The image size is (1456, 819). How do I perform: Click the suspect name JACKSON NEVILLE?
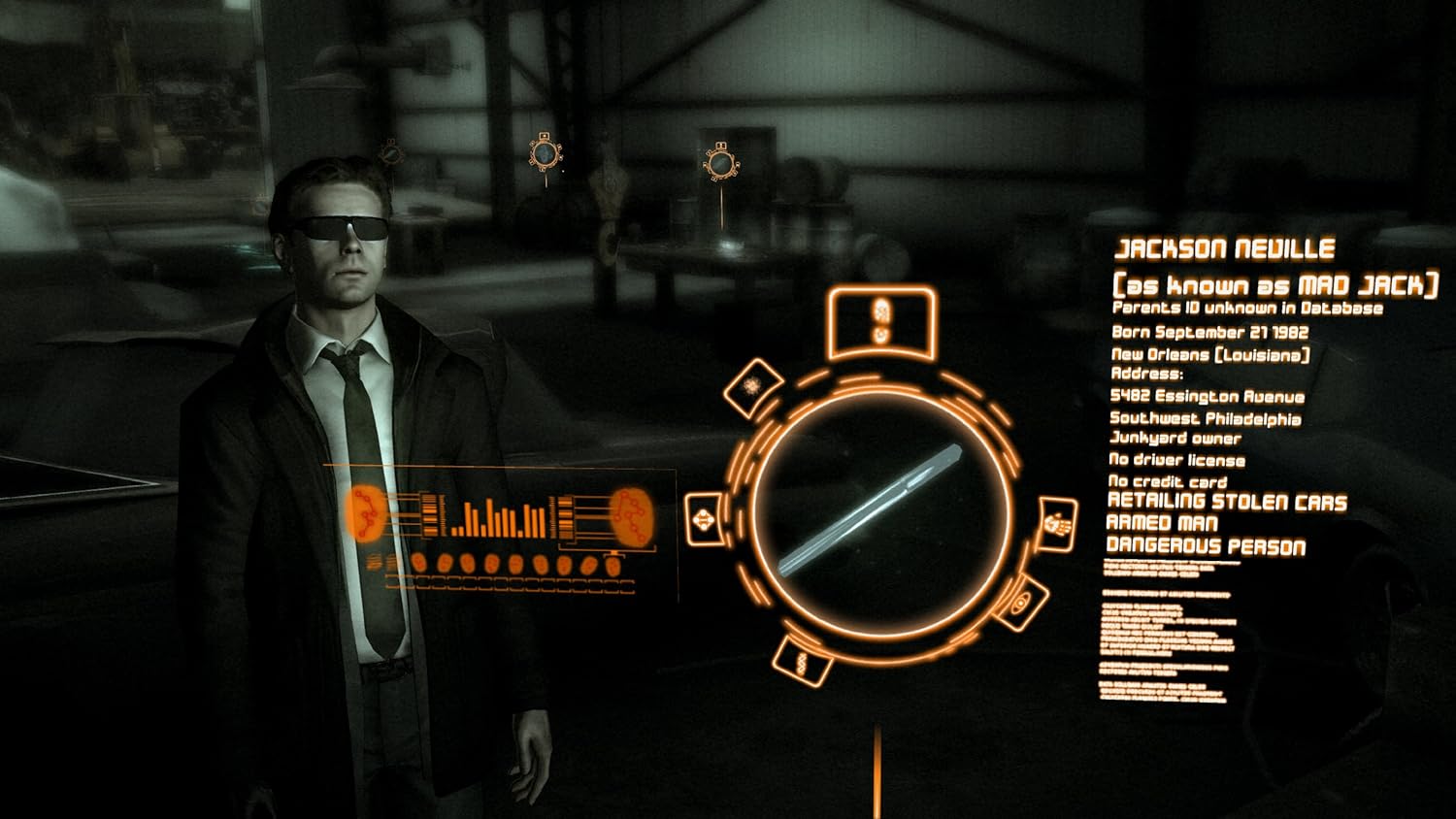[1226, 248]
